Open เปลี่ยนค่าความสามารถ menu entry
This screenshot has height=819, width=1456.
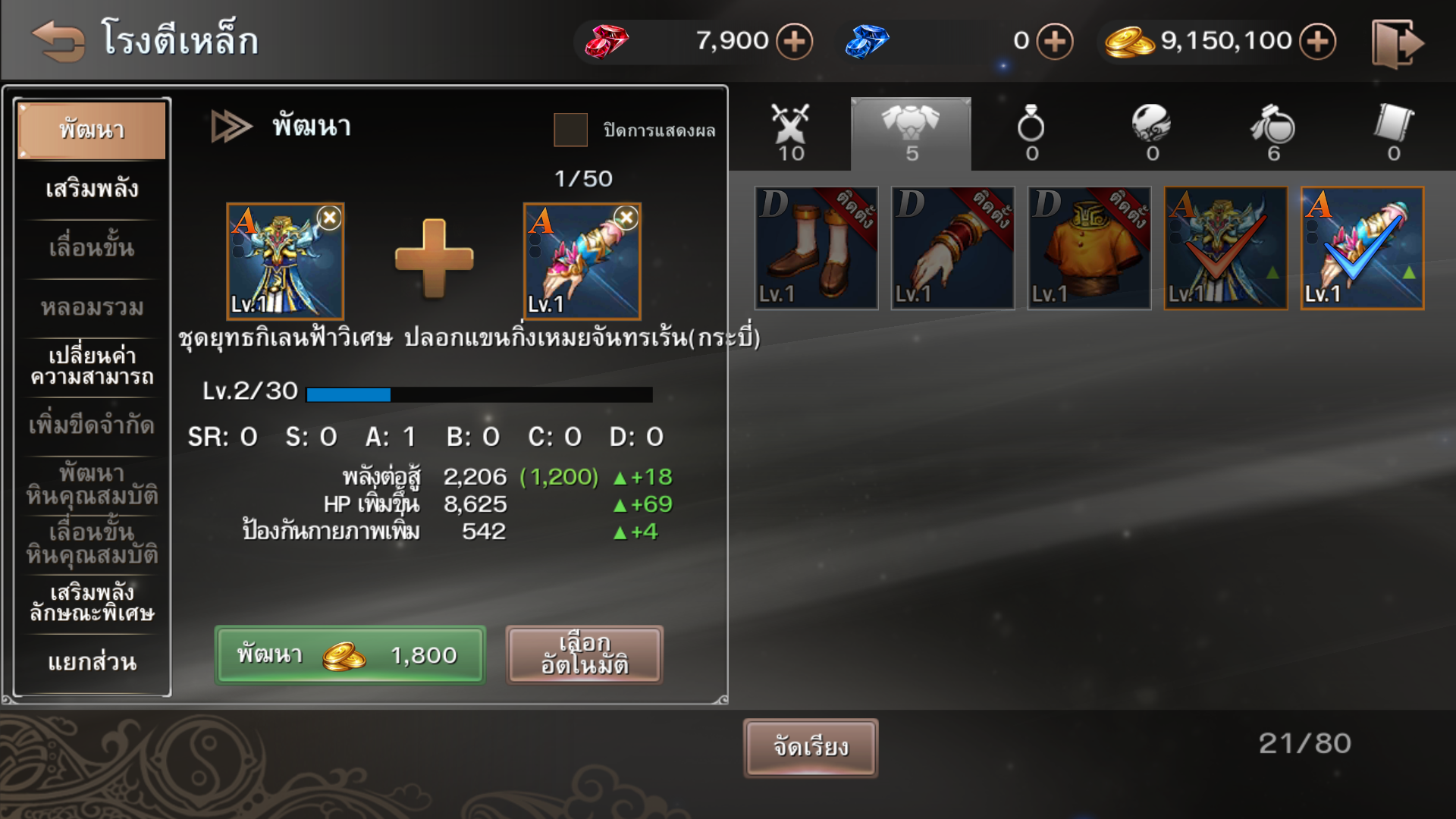pyautogui.click(x=92, y=366)
